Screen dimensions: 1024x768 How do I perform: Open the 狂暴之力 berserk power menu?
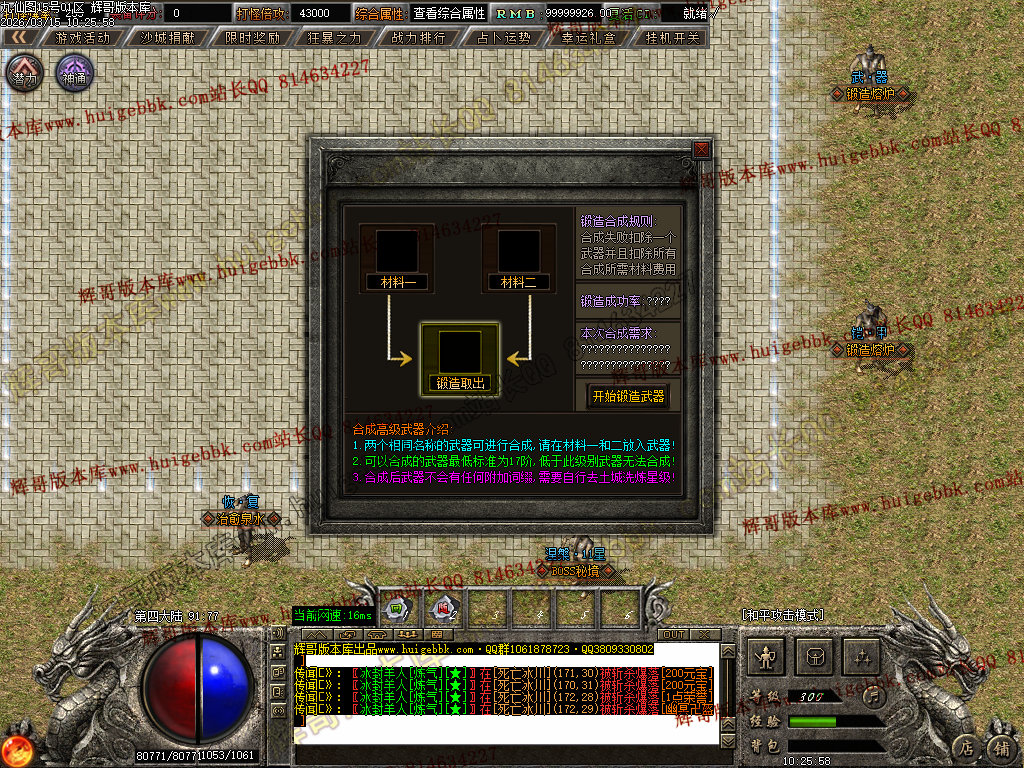pyautogui.click(x=335, y=37)
